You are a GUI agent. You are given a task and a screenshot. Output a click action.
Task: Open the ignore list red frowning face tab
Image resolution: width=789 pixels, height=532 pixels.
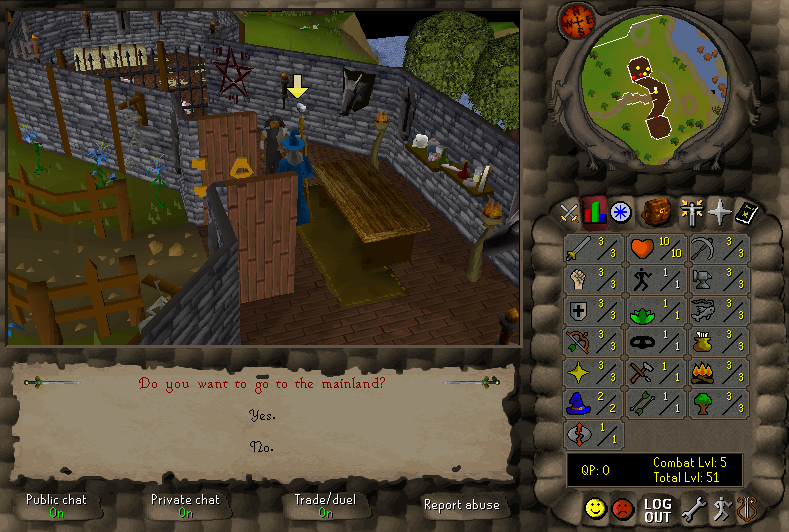click(623, 510)
